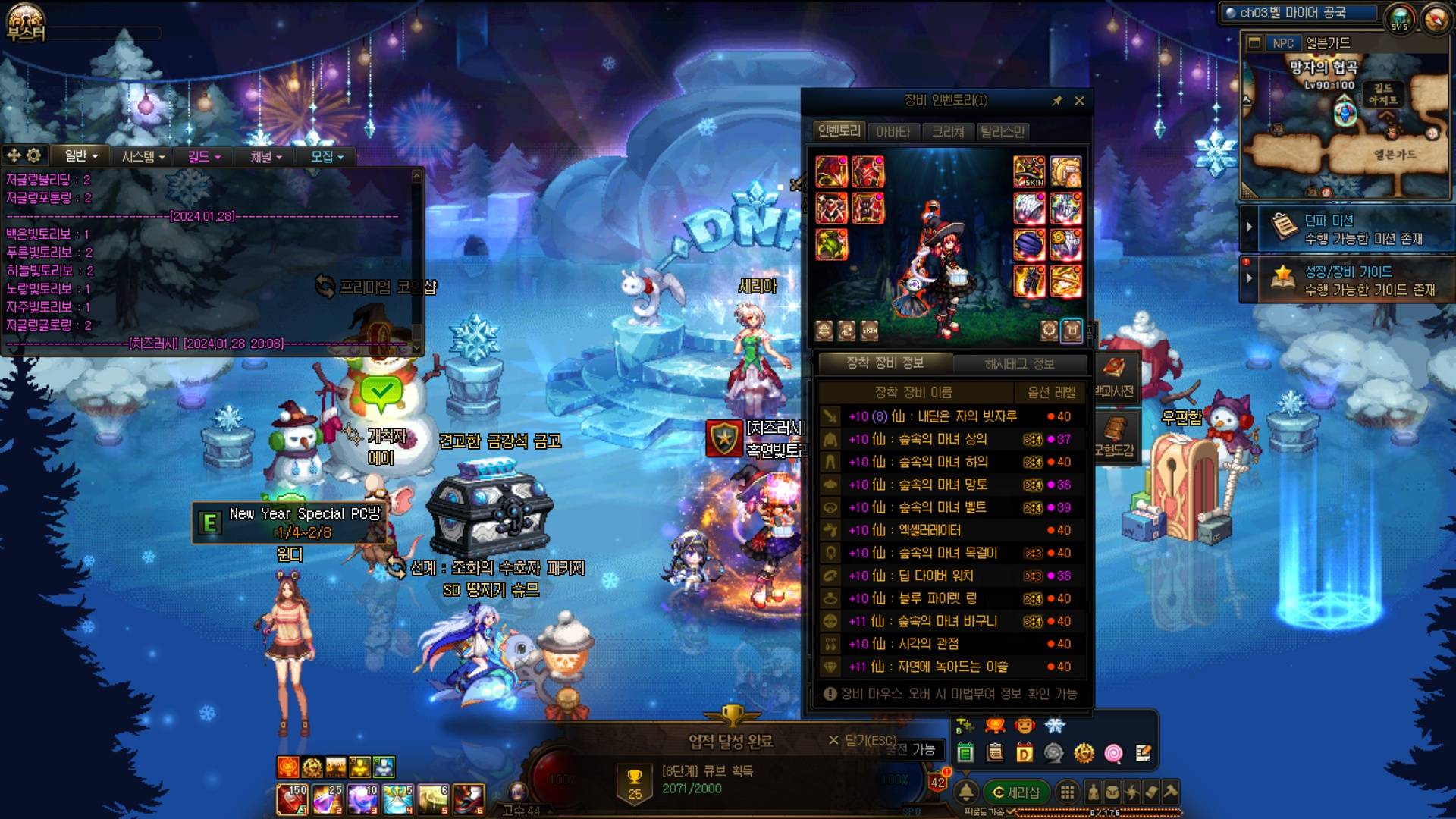The height and width of the screenshot is (819, 1456).
Task: Switch to the 아바타 tab
Action: coord(893,132)
